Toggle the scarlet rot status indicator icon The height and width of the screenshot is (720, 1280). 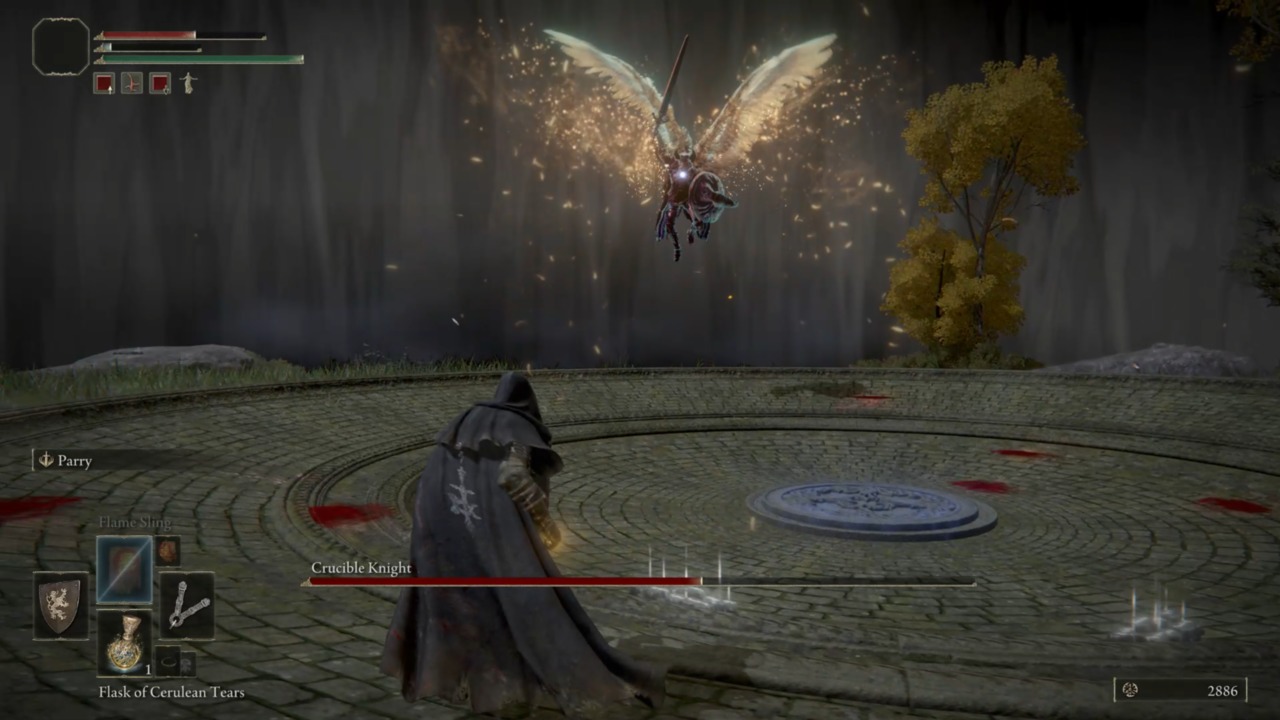click(133, 84)
